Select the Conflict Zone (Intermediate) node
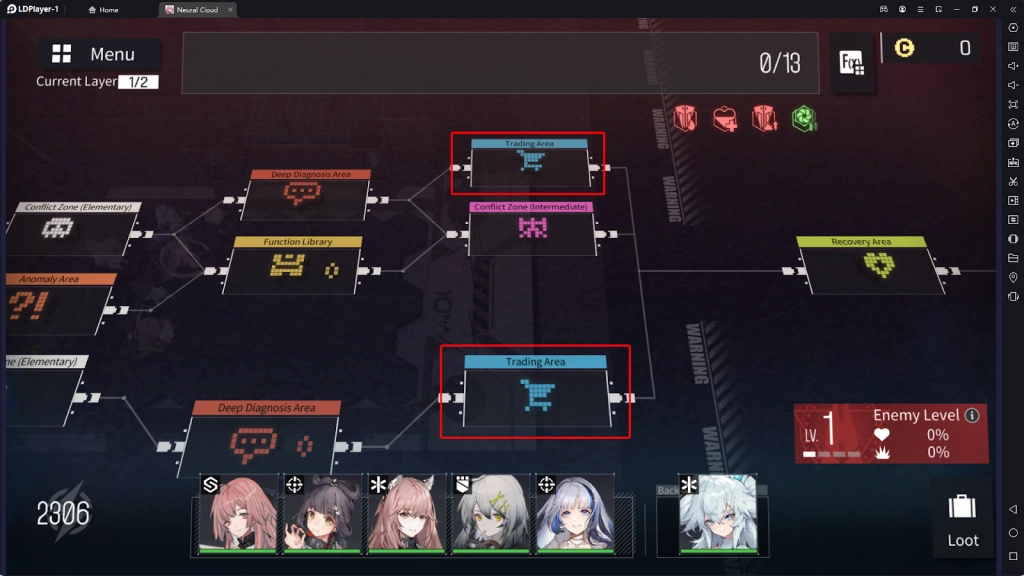This screenshot has width=1024, height=576. (531, 228)
